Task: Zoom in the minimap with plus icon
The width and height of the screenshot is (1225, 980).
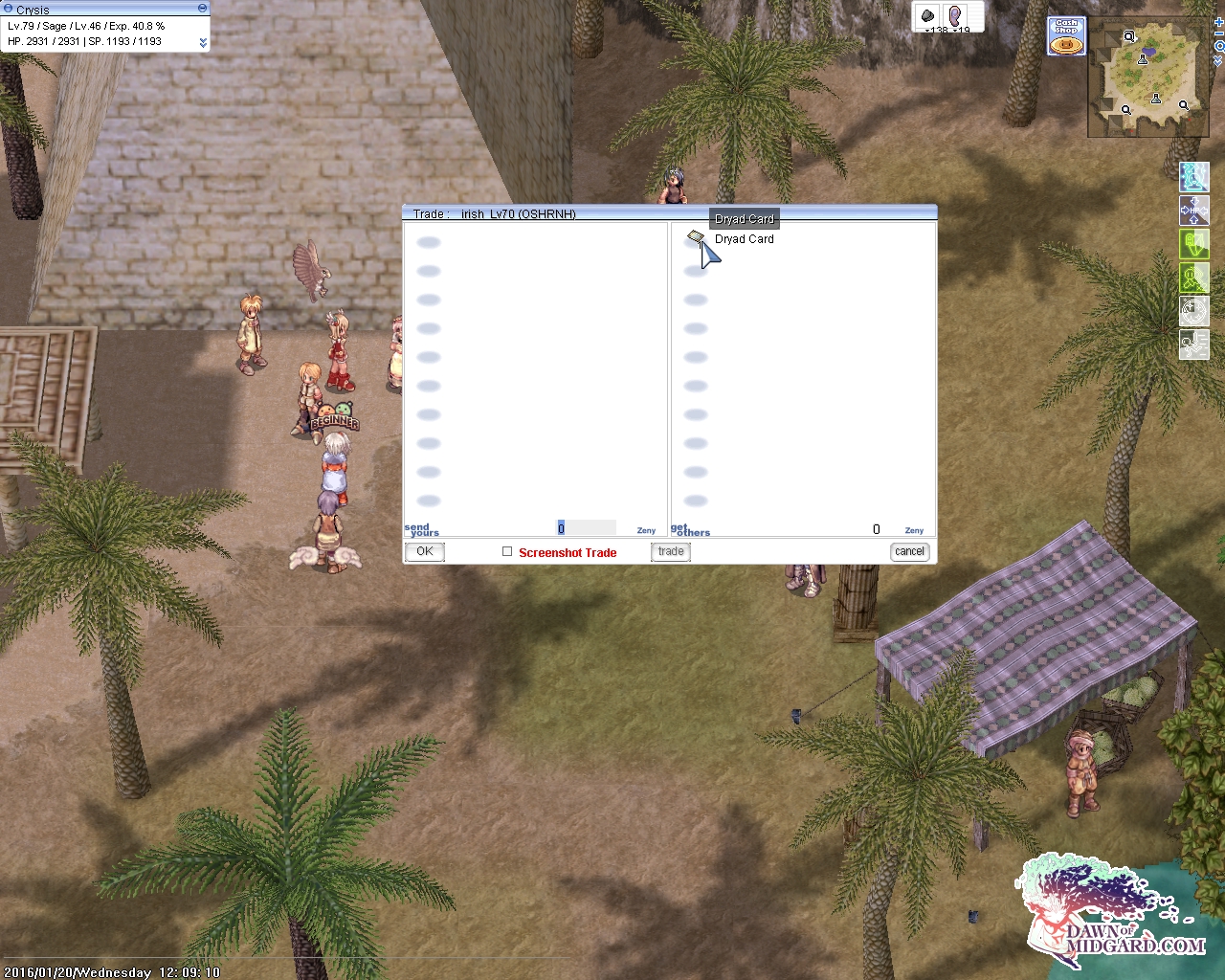Action: [1218, 24]
